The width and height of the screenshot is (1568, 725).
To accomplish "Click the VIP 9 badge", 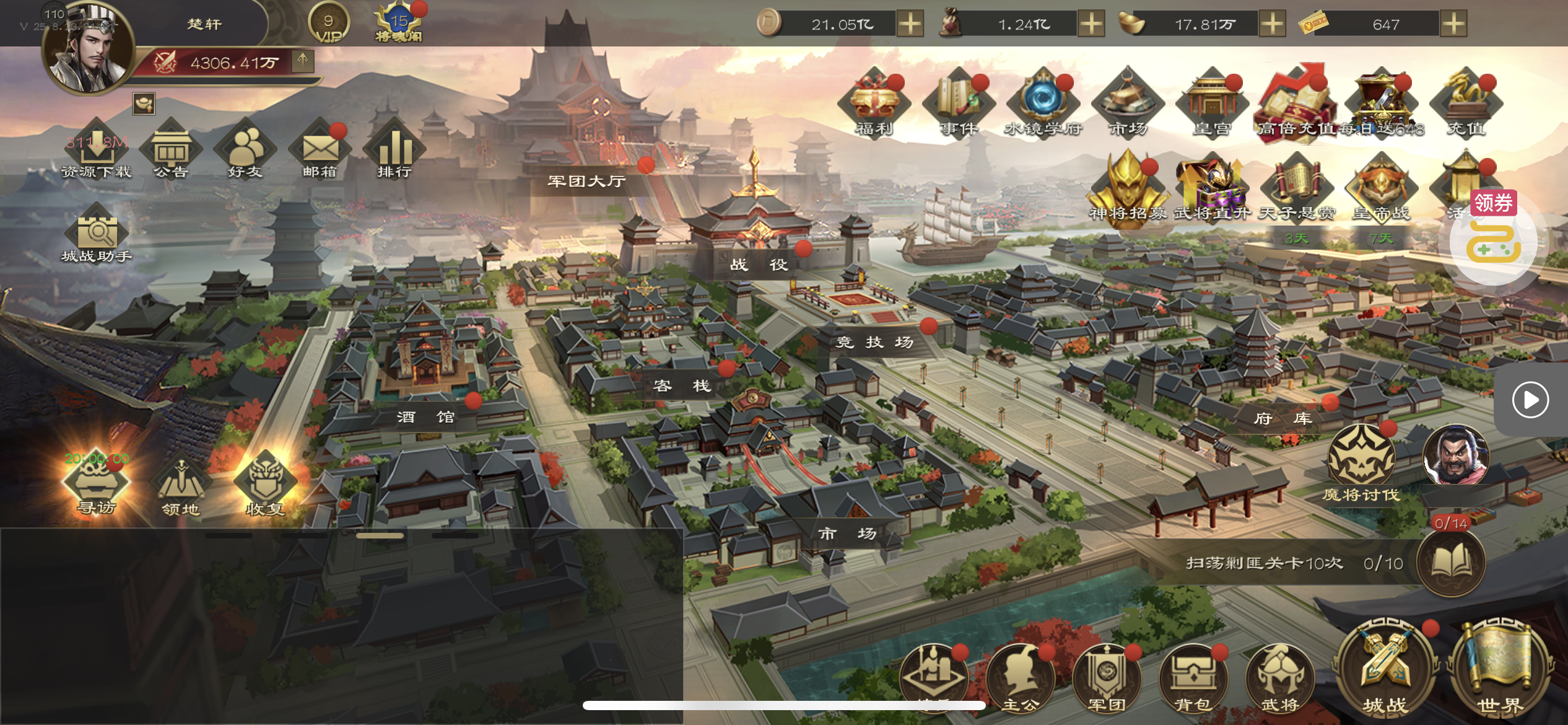I will (328, 24).
